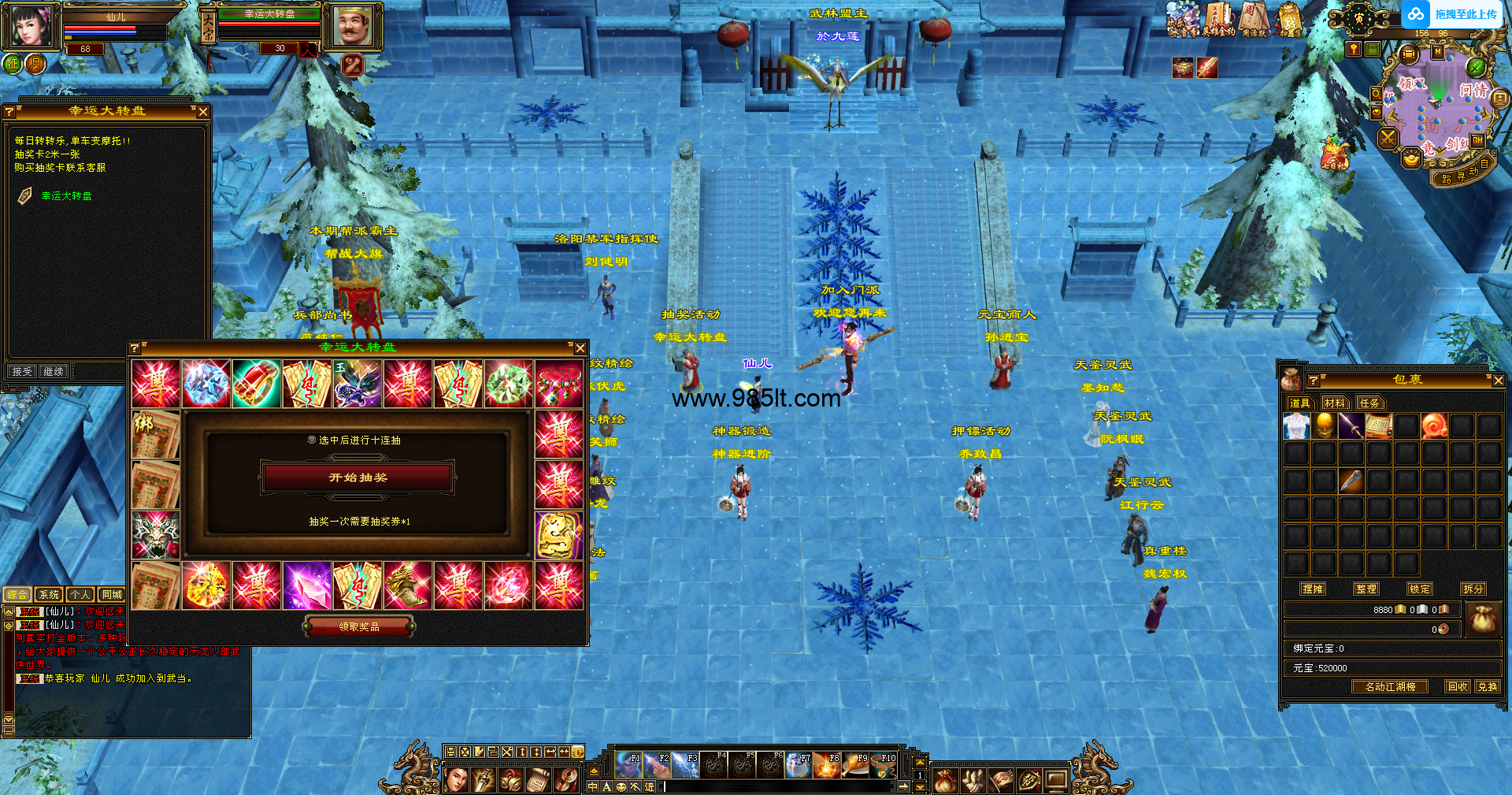Close the lucky wheel prize window

pyautogui.click(x=580, y=348)
